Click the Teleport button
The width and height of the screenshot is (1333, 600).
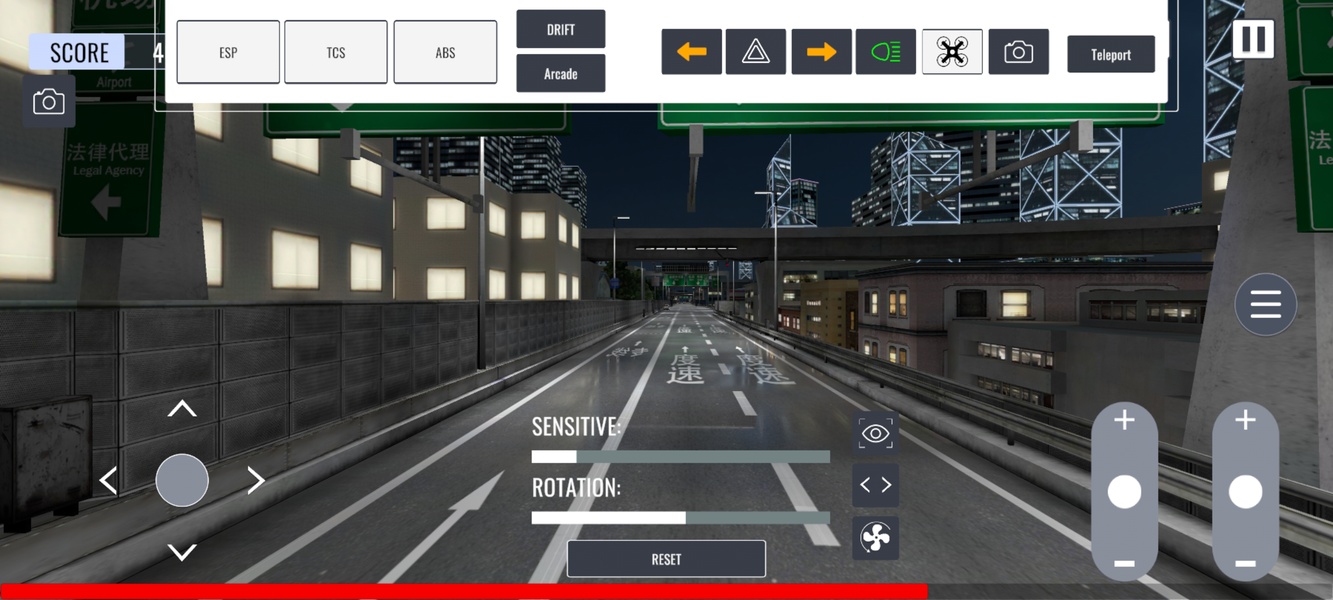tap(1111, 54)
